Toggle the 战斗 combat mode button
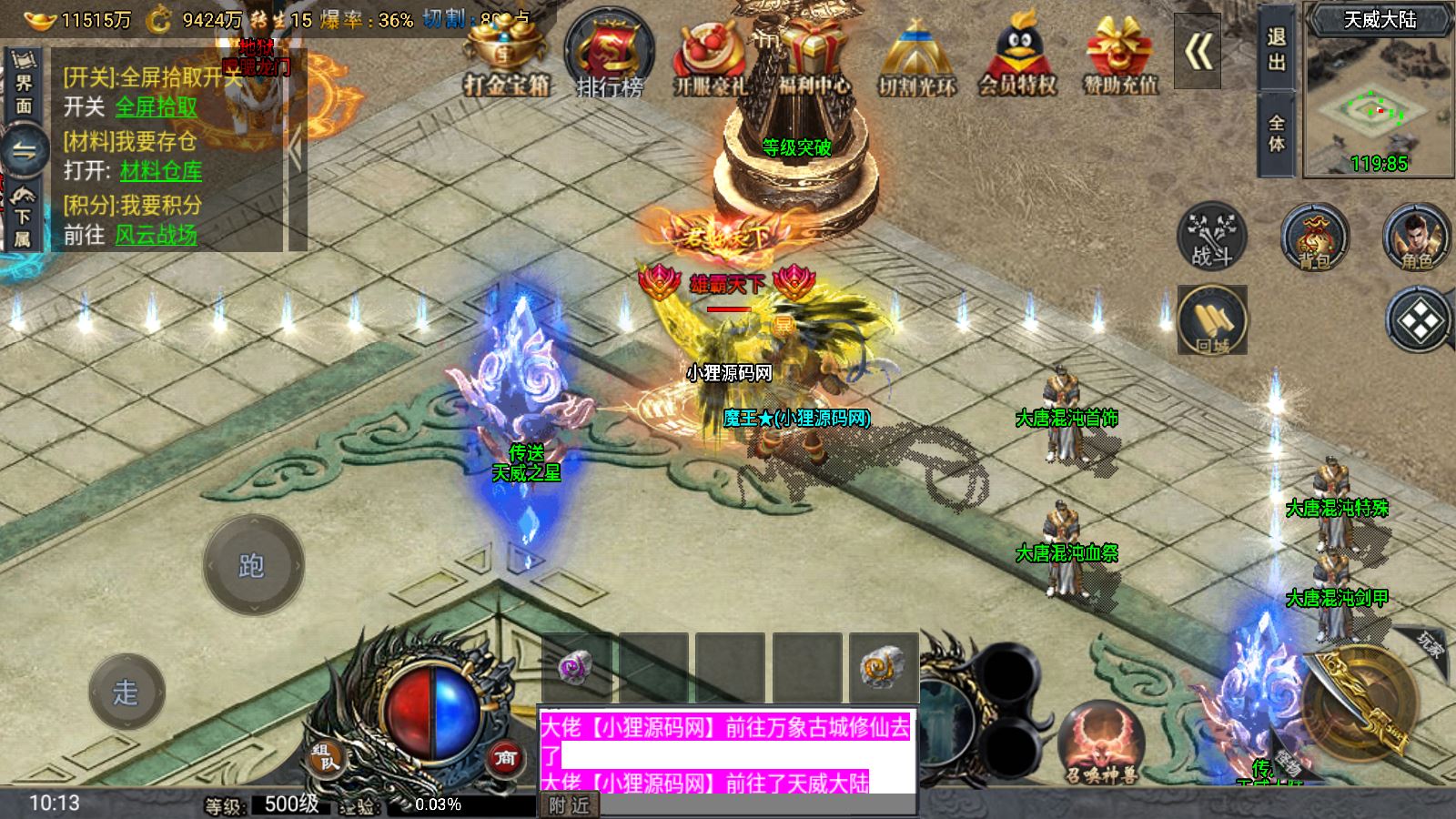Screen dimensions: 1456x819 tap(1212, 236)
